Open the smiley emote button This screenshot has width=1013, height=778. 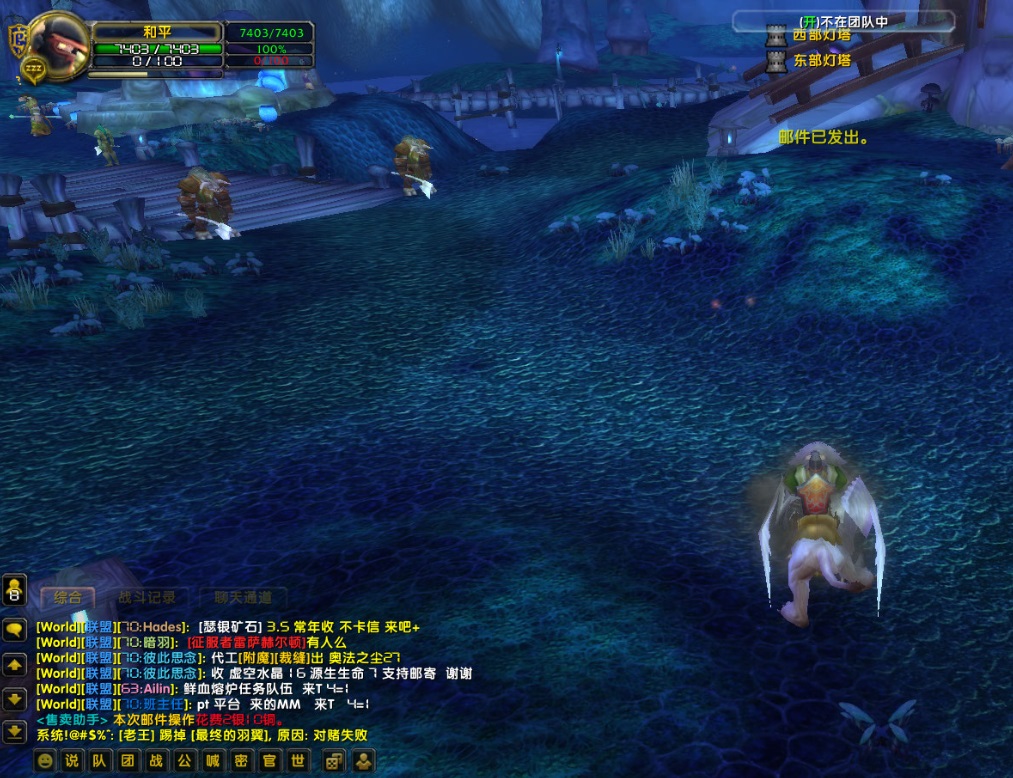(x=45, y=761)
